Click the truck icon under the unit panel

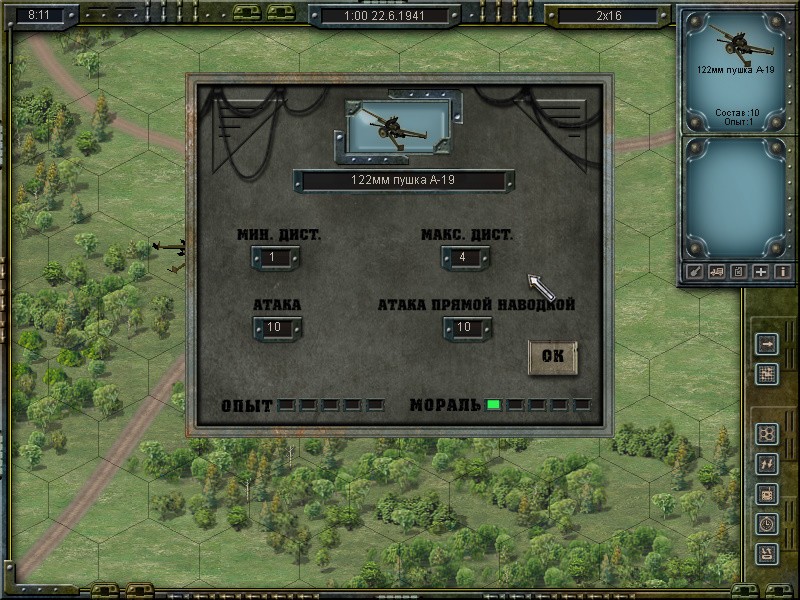(x=717, y=271)
